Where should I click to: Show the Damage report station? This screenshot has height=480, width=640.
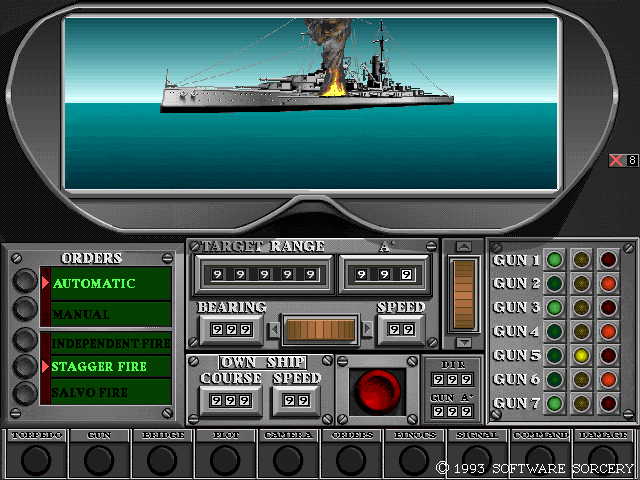tap(604, 459)
